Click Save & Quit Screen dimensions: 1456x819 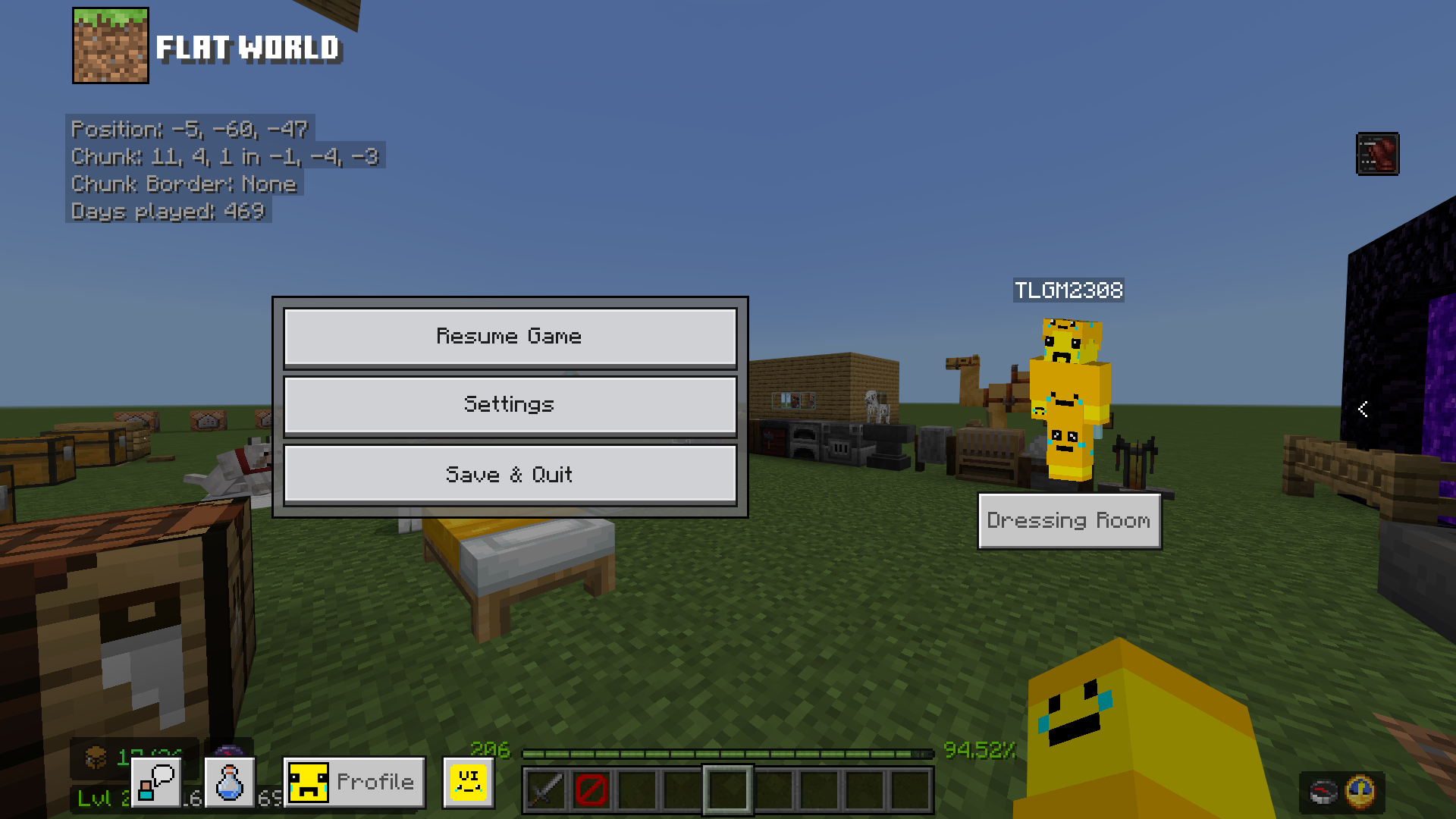[x=510, y=473]
